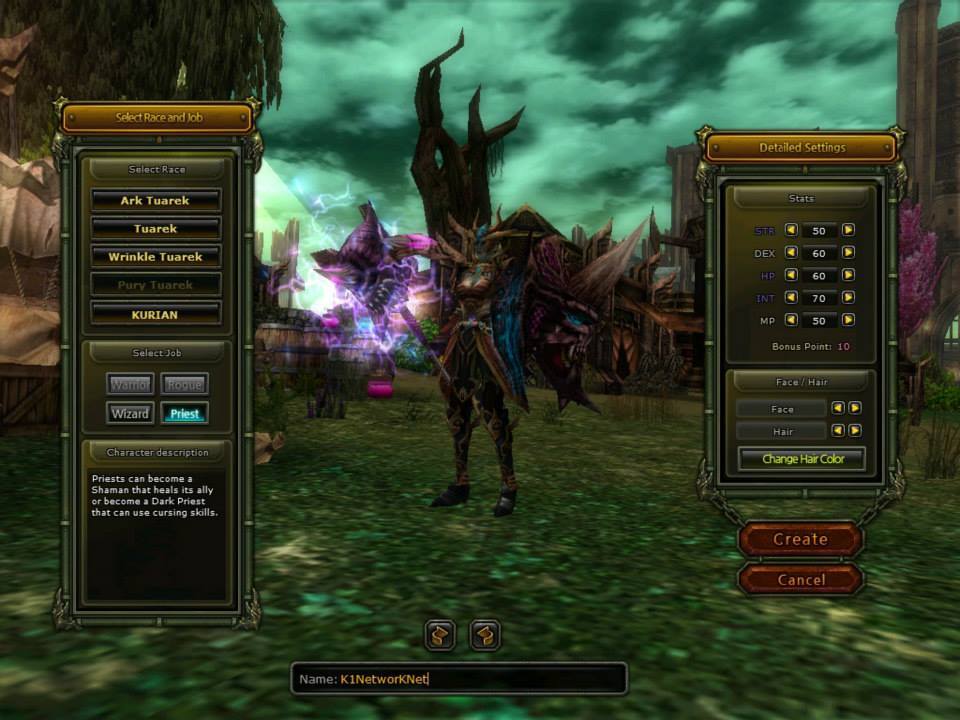Focus the character Name field

(x=460, y=679)
